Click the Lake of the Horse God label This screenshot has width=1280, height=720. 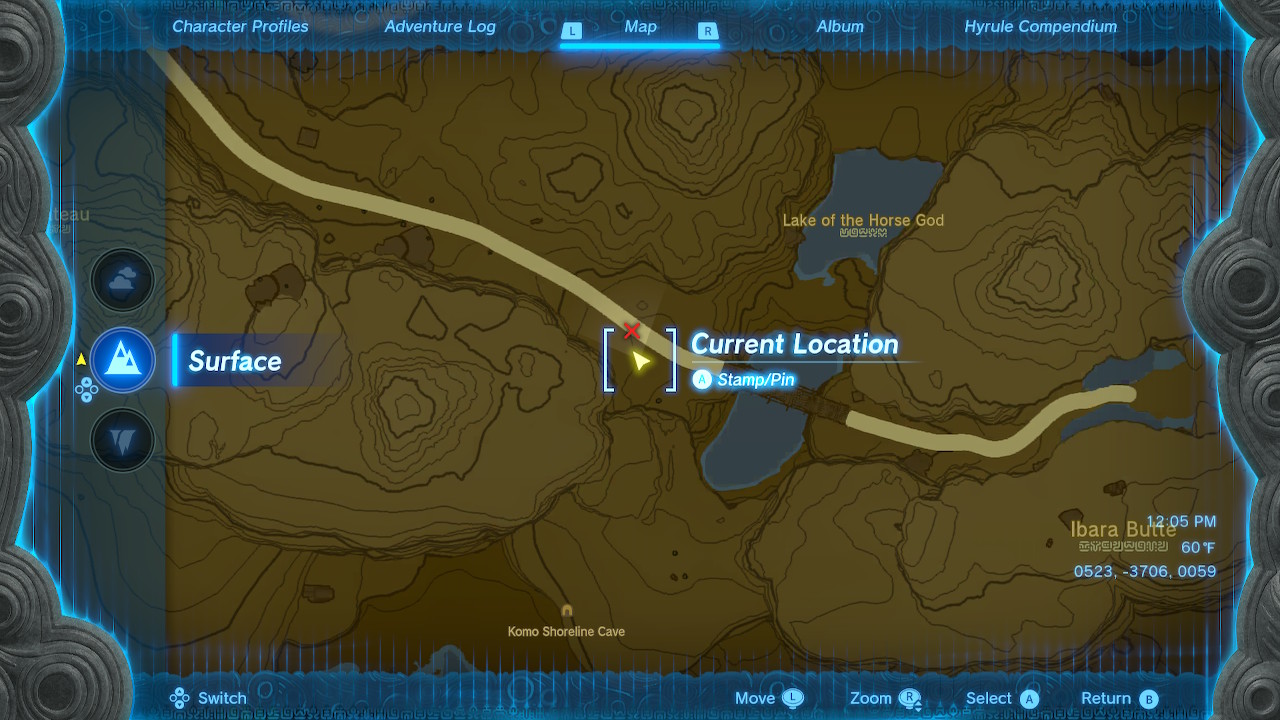[863, 220]
